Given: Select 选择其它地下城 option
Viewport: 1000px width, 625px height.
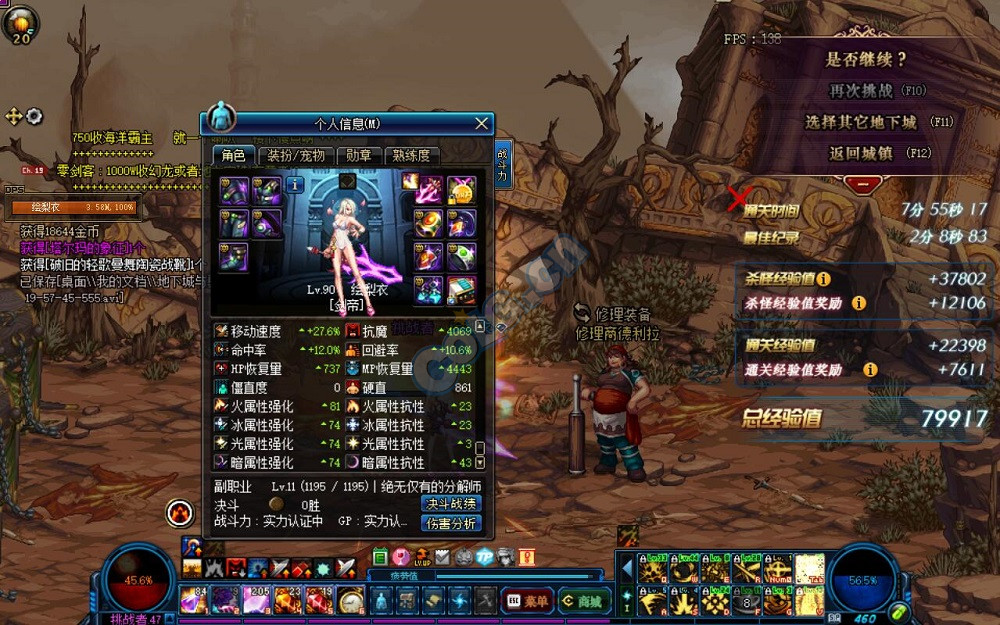Looking at the screenshot, I should [x=862, y=122].
